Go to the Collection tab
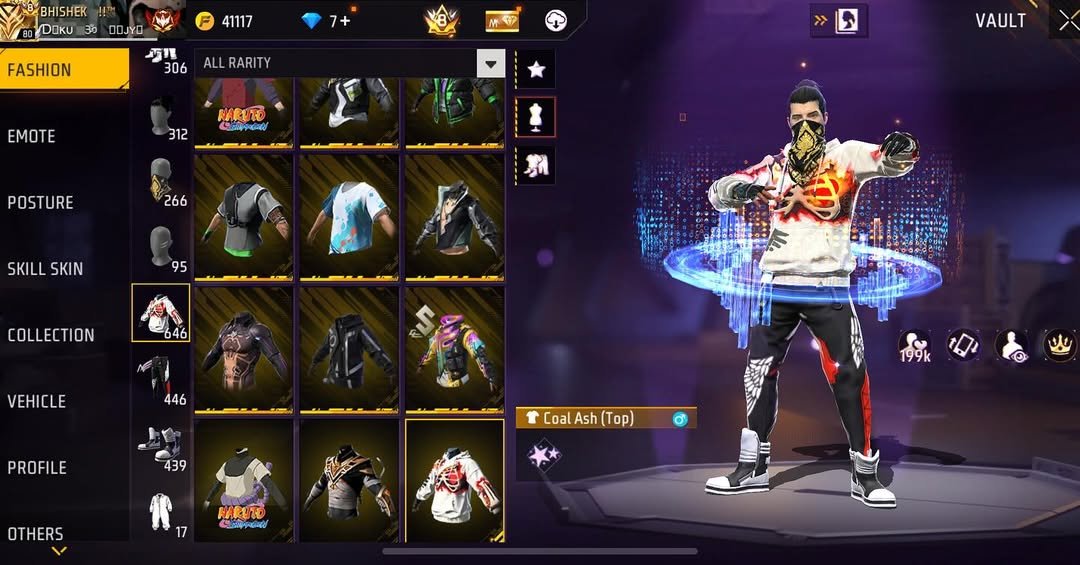This screenshot has width=1080, height=565. tap(50, 335)
